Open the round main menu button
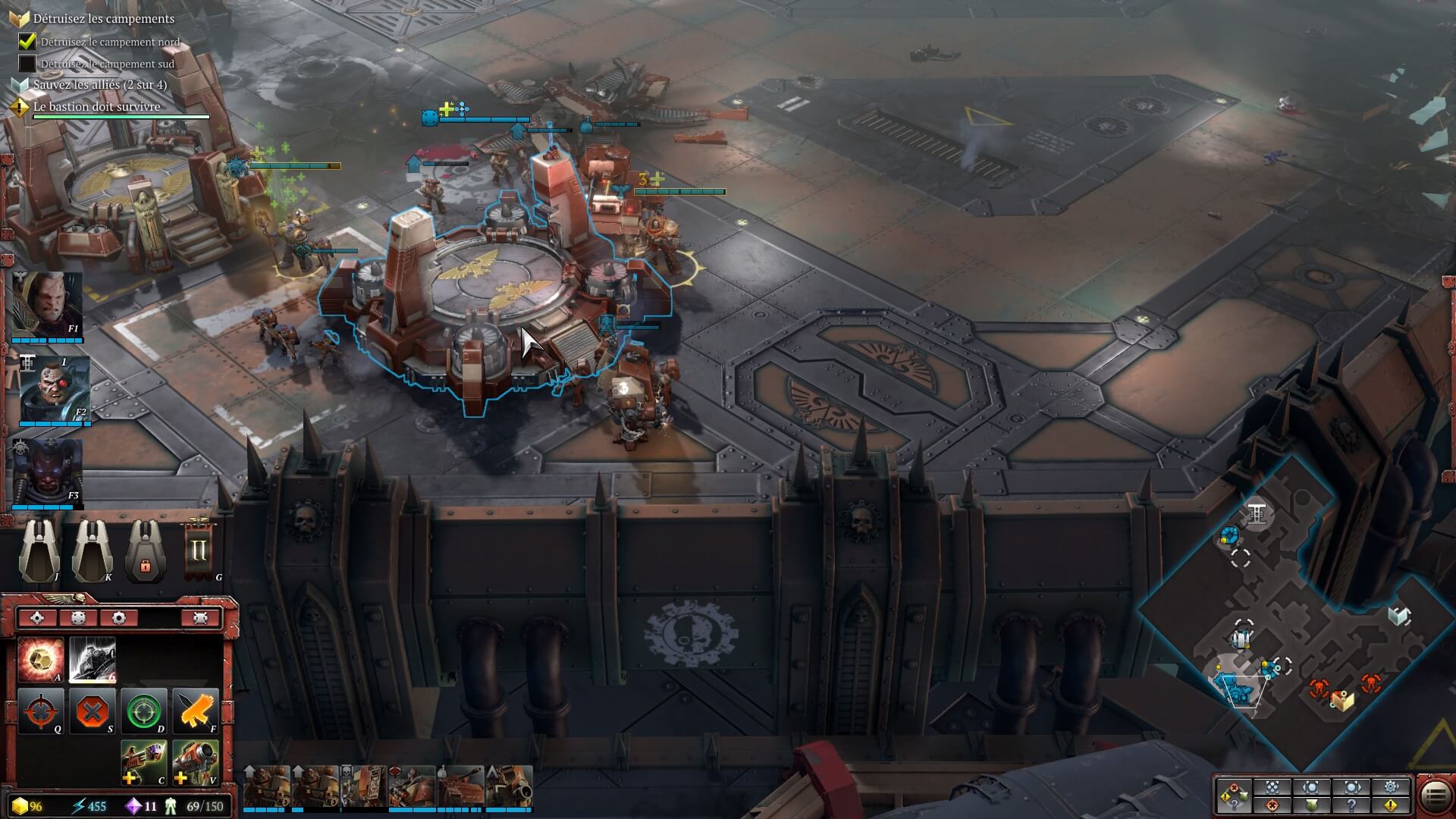 (x=1435, y=795)
